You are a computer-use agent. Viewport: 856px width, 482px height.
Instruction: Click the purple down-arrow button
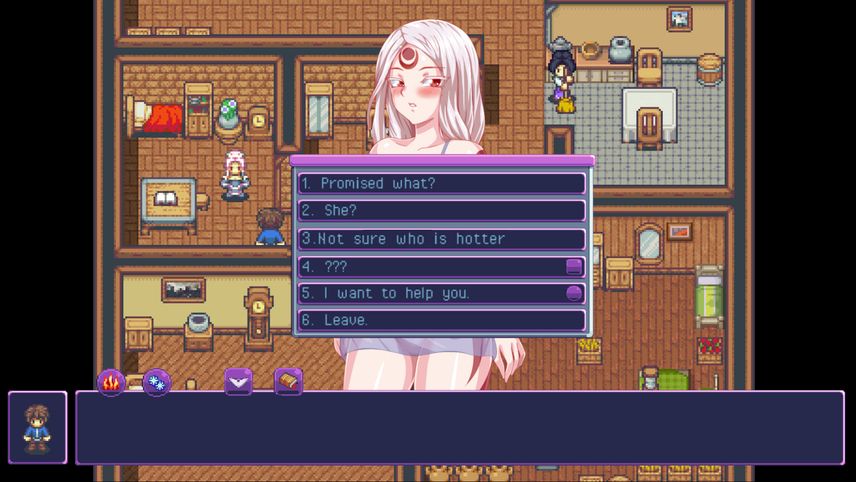(x=238, y=381)
